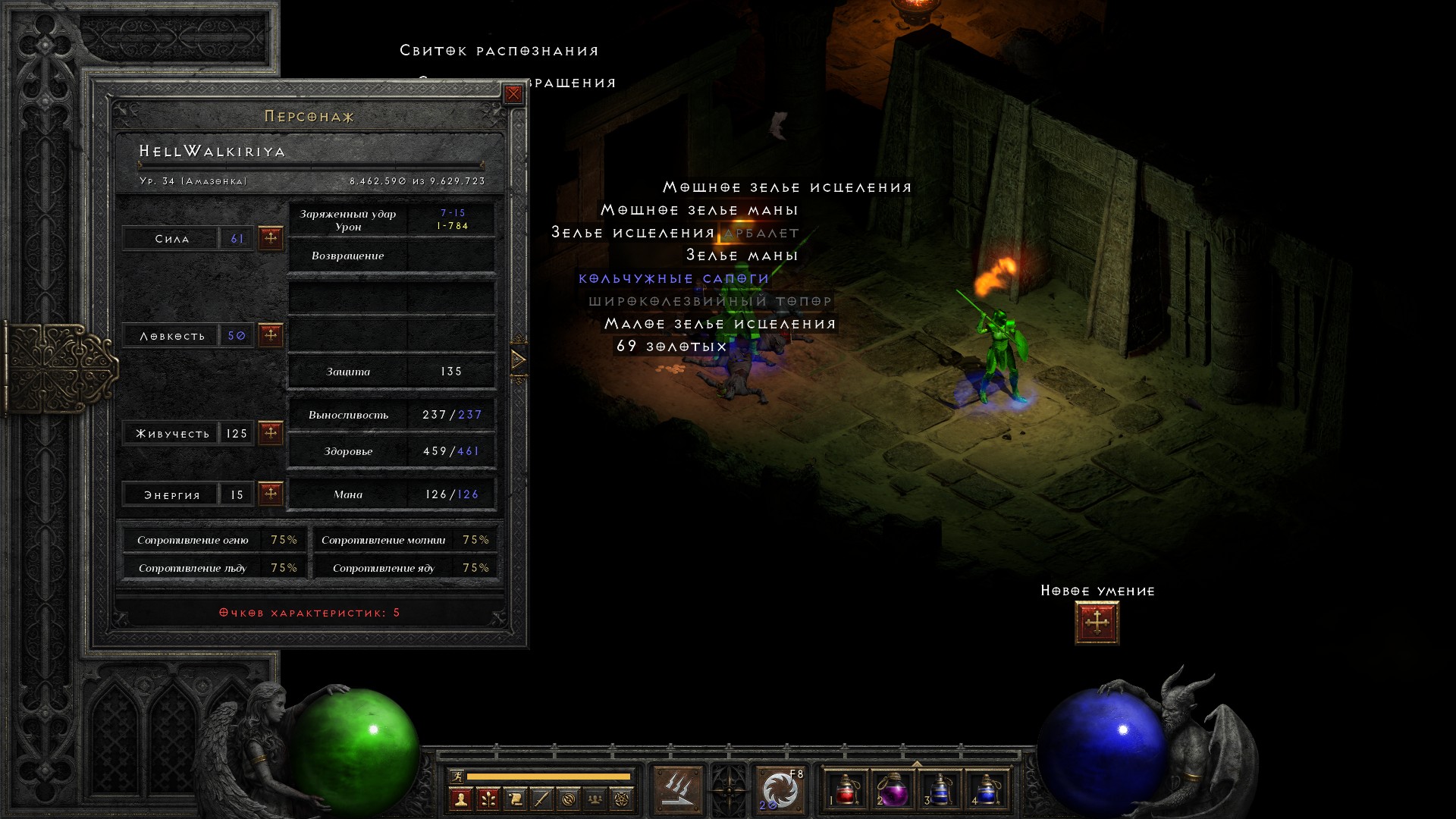
Task: Add a point to Vitality
Action: 271,433
